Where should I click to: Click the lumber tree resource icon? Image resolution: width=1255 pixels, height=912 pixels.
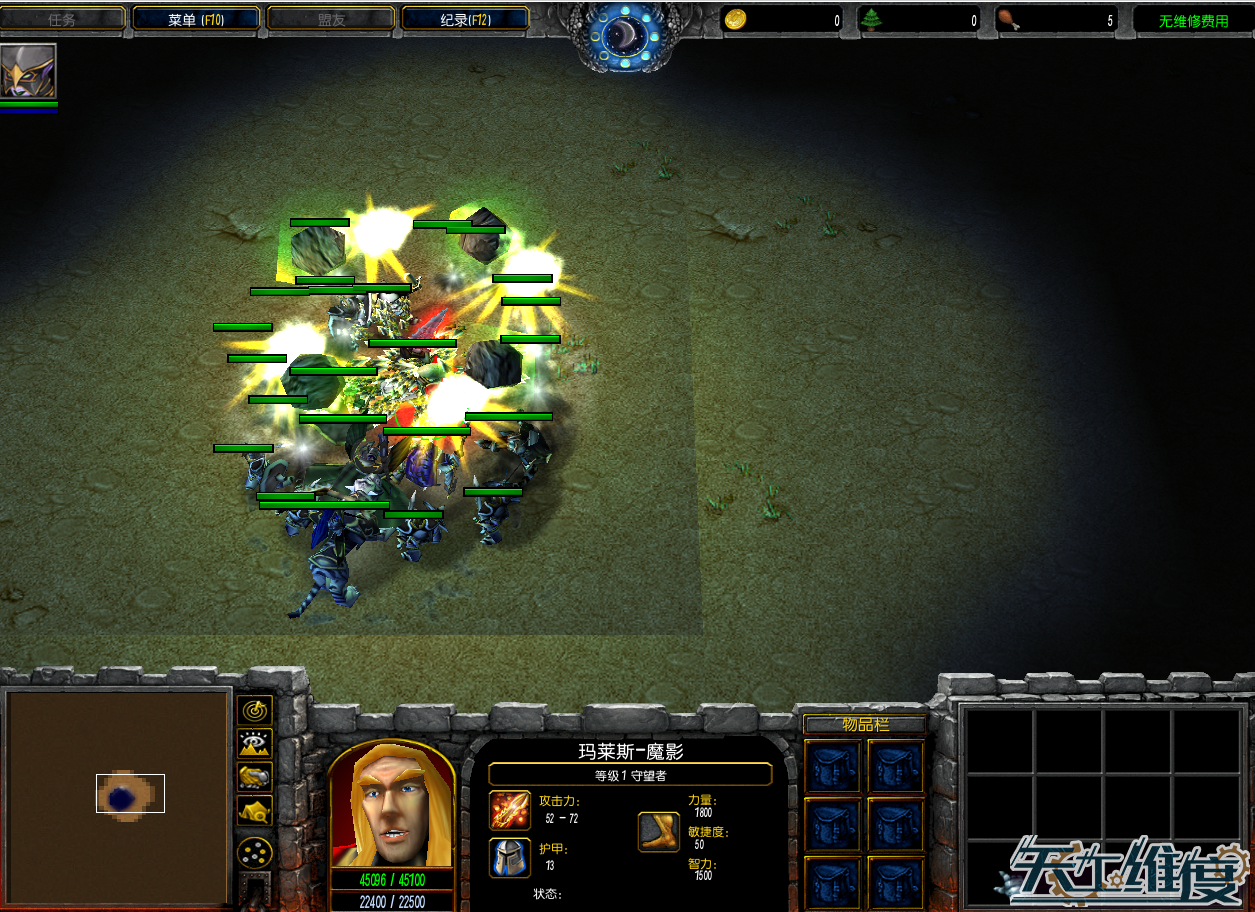[873, 20]
